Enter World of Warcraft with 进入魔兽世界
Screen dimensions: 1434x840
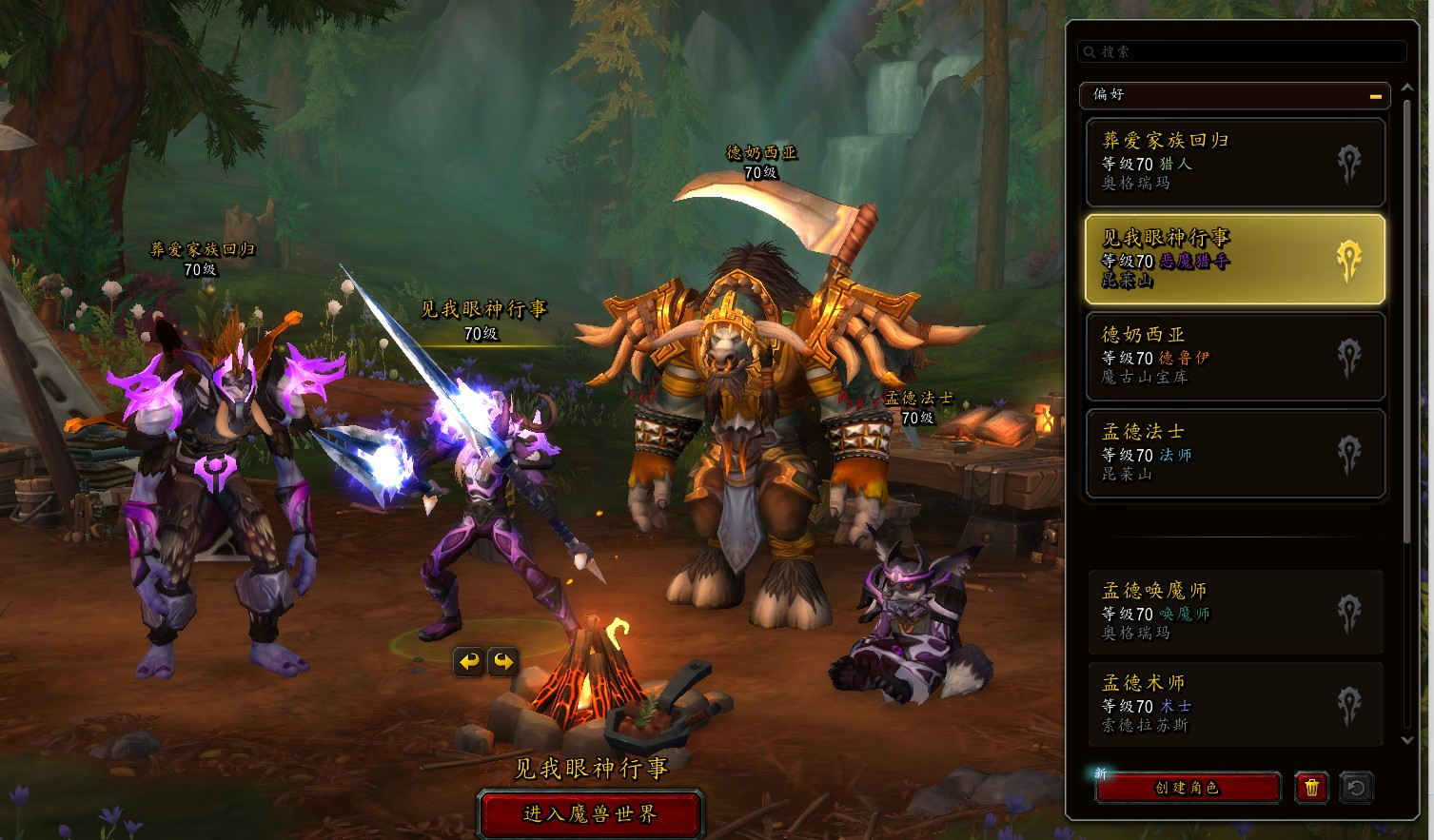[x=590, y=814]
